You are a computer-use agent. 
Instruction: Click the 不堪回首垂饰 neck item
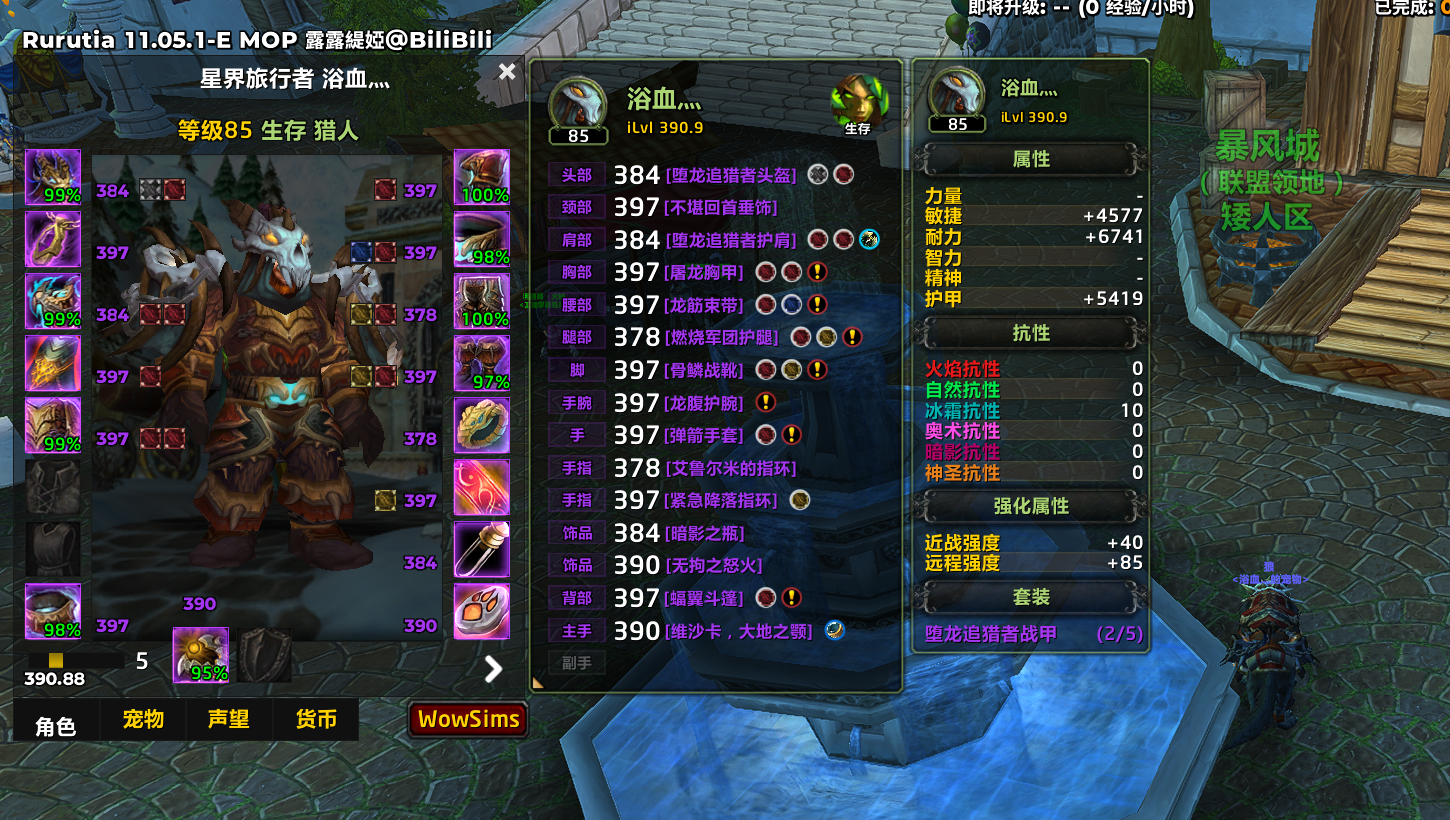pyautogui.click(x=721, y=207)
